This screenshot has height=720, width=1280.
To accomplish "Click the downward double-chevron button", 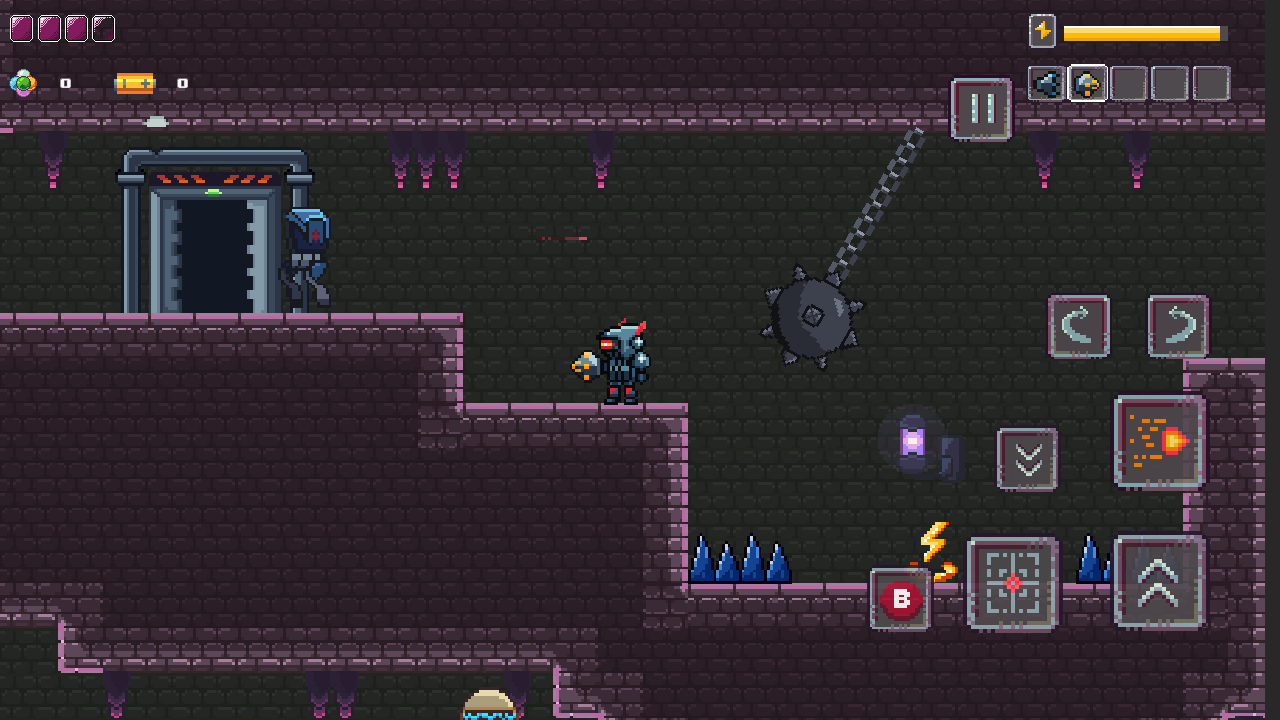I will (1027, 458).
